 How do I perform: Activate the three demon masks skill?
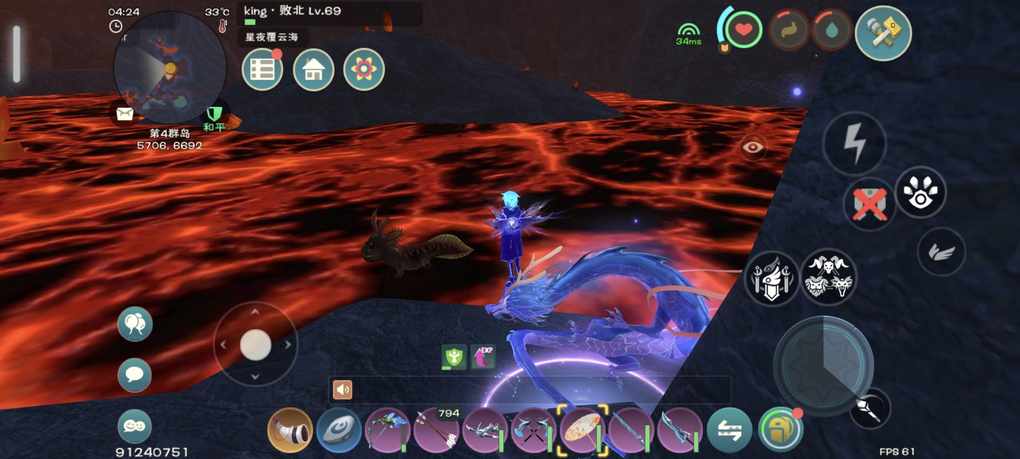(828, 277)
